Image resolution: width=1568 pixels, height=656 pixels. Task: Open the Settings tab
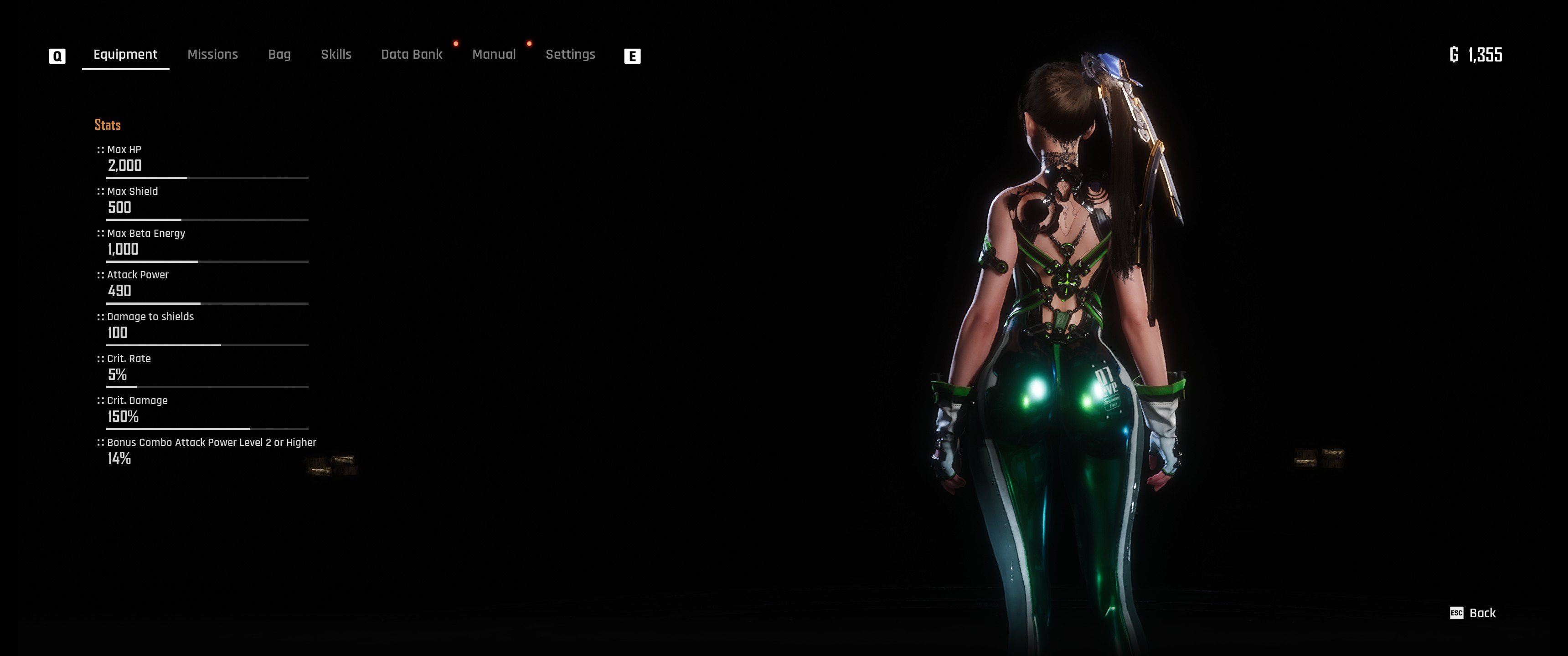point(570,55)
